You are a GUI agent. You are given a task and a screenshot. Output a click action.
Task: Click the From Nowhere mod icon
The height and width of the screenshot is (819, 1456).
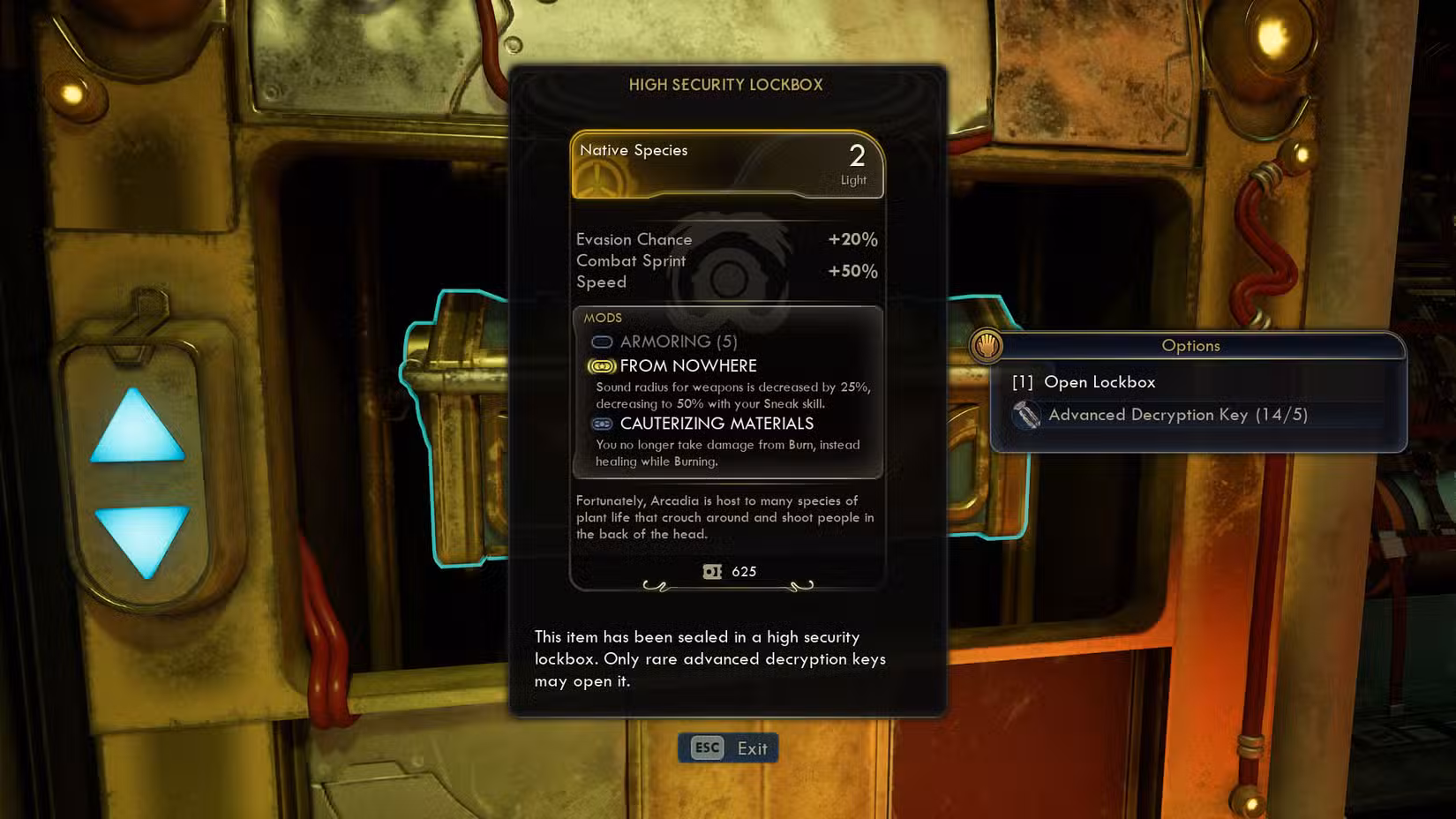pyautogui.click(x=601, y=365)
